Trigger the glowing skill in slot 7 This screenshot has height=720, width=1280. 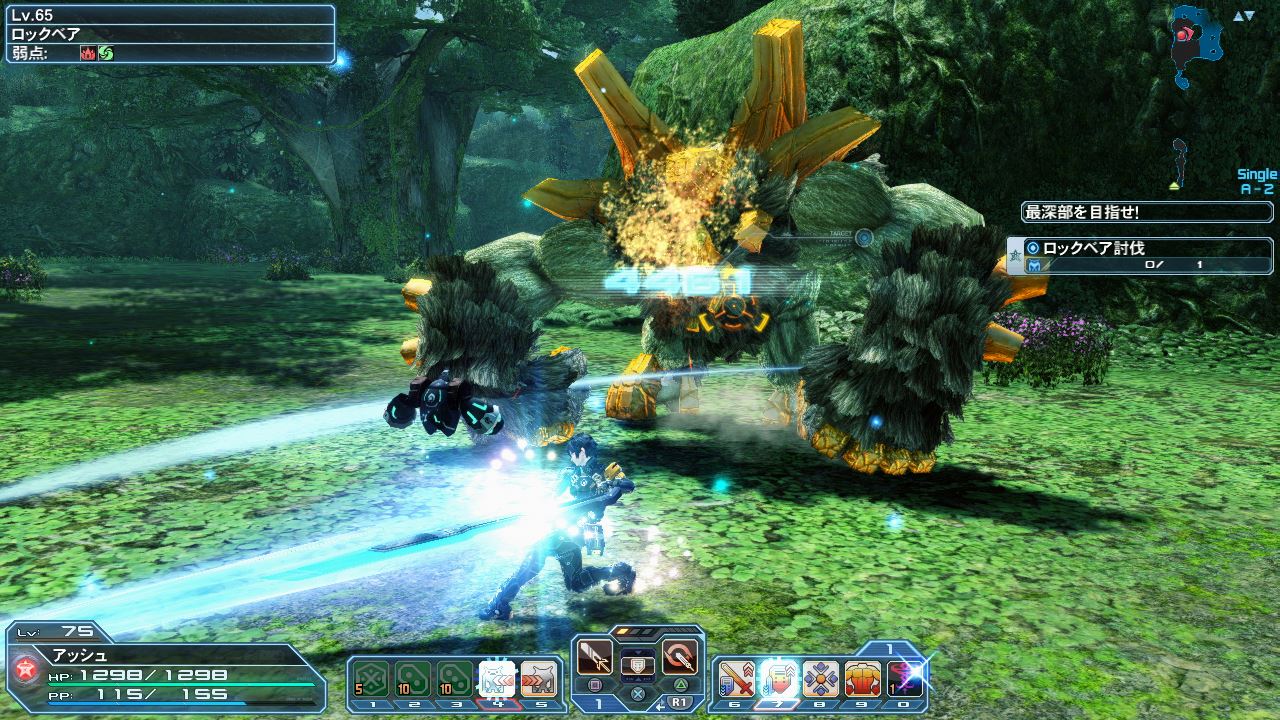pos(777,679)
